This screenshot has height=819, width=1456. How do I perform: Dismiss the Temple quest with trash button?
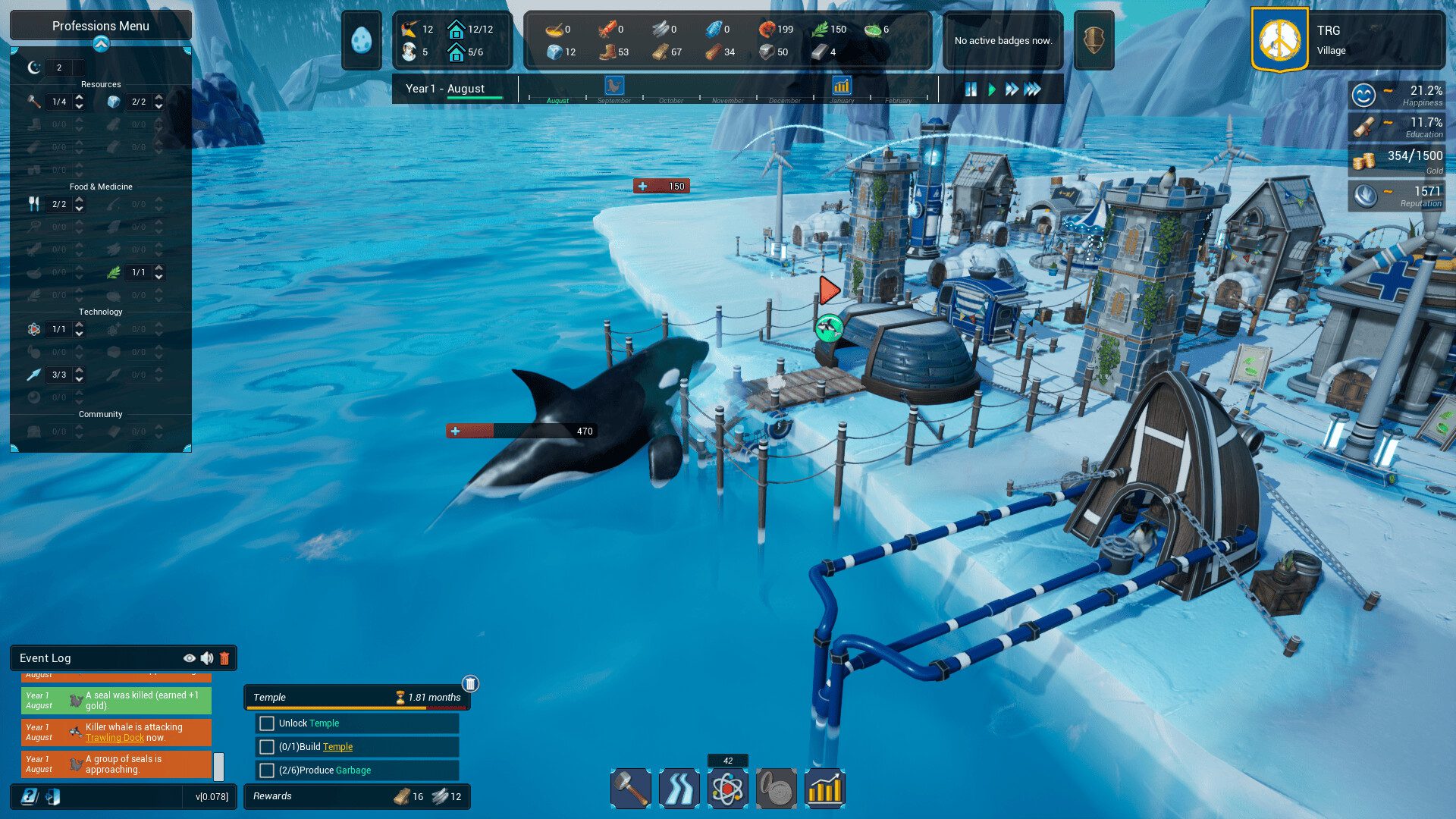(x=470, y=684)
